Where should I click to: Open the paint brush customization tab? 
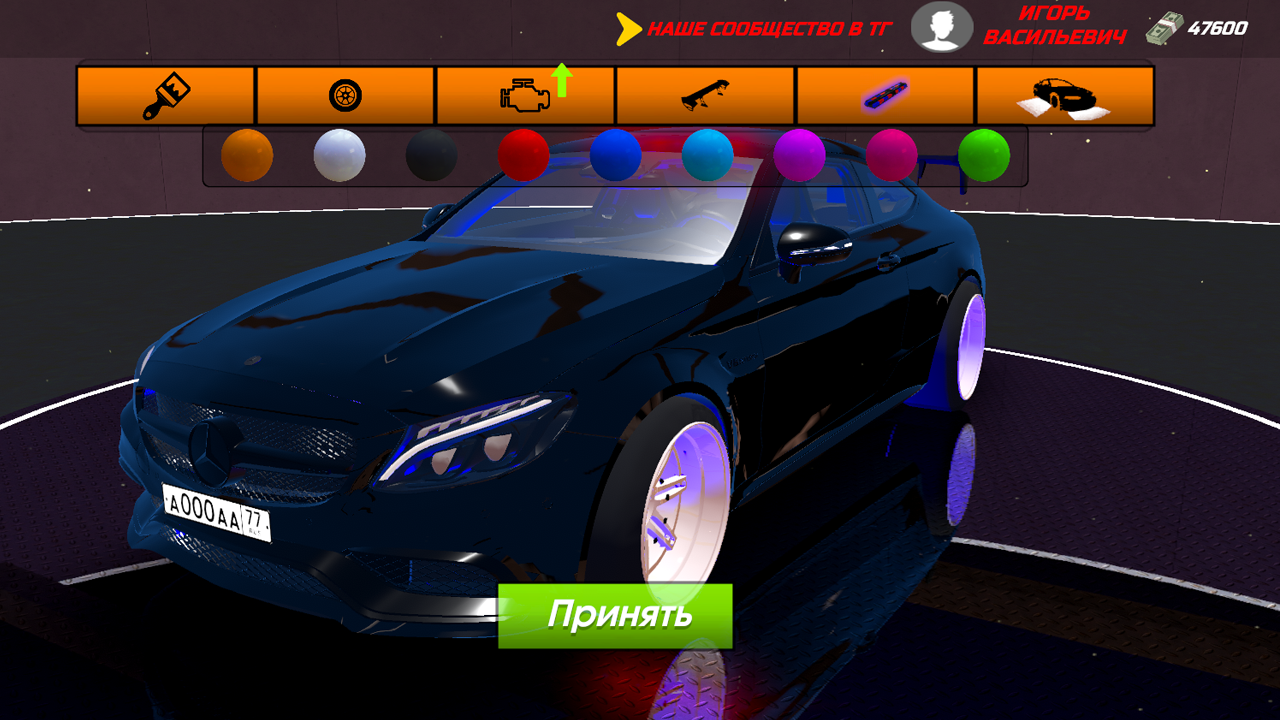(x=166, y=95)
